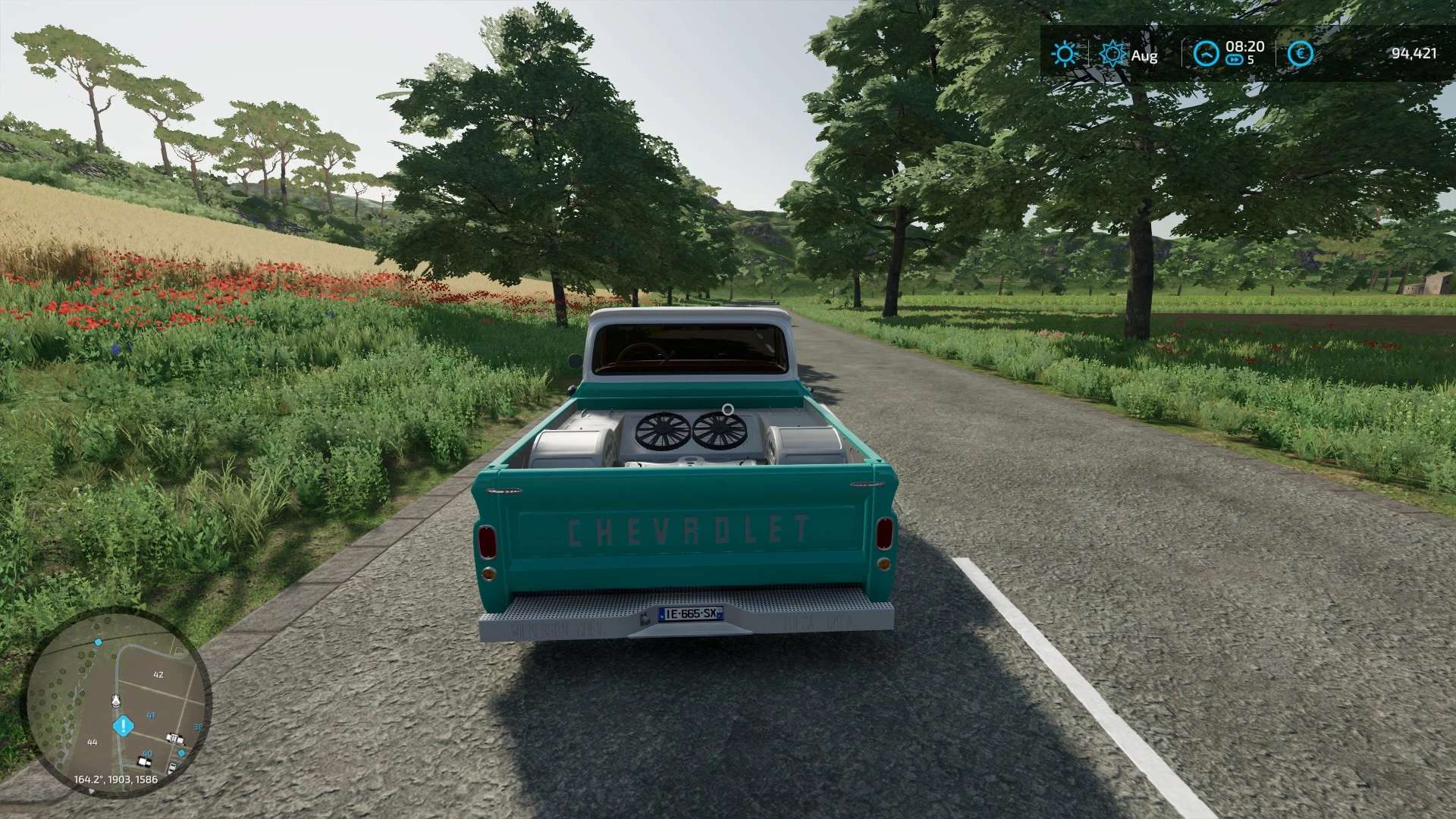Open the circular minimap
Viewport: 1456px width, 819px height.
(x=119, y=702)
